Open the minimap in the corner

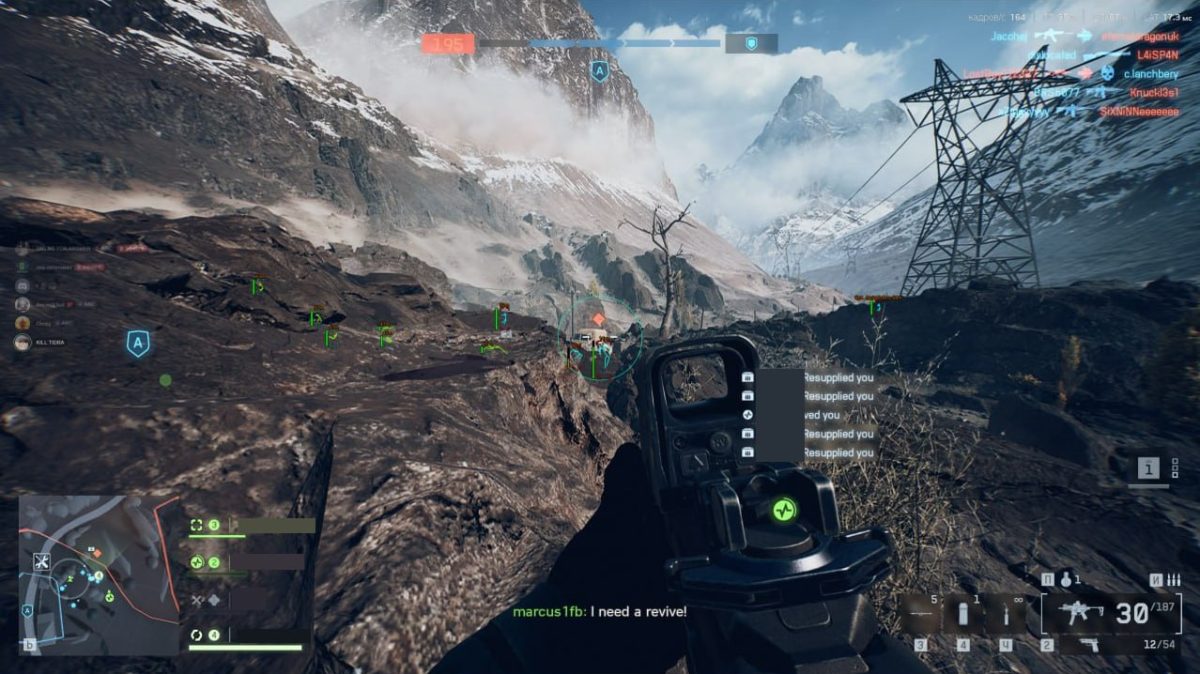pyautogui.click(x=98, y=574)
